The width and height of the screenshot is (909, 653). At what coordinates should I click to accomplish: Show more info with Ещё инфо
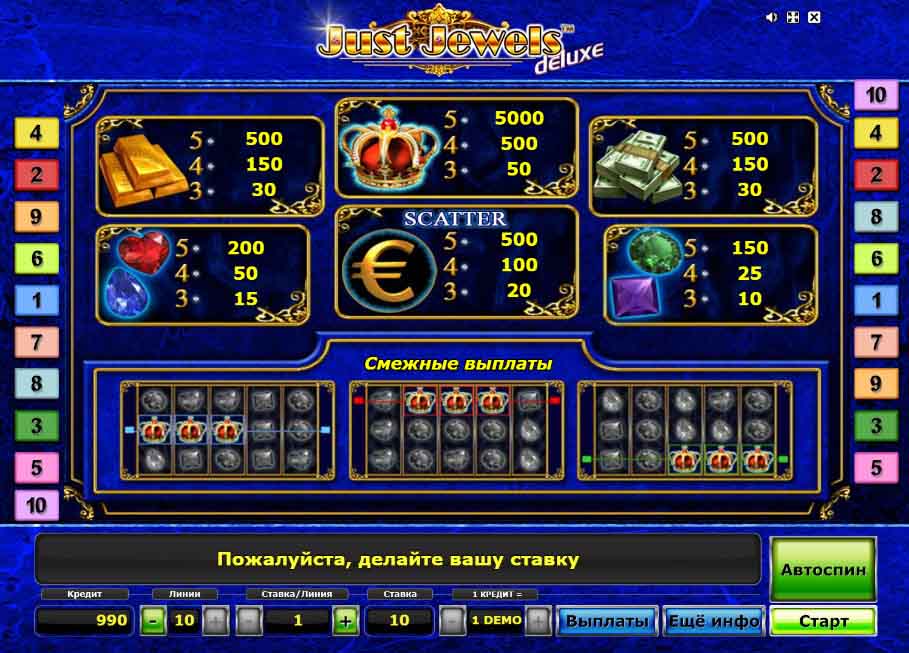coord(714,621)
